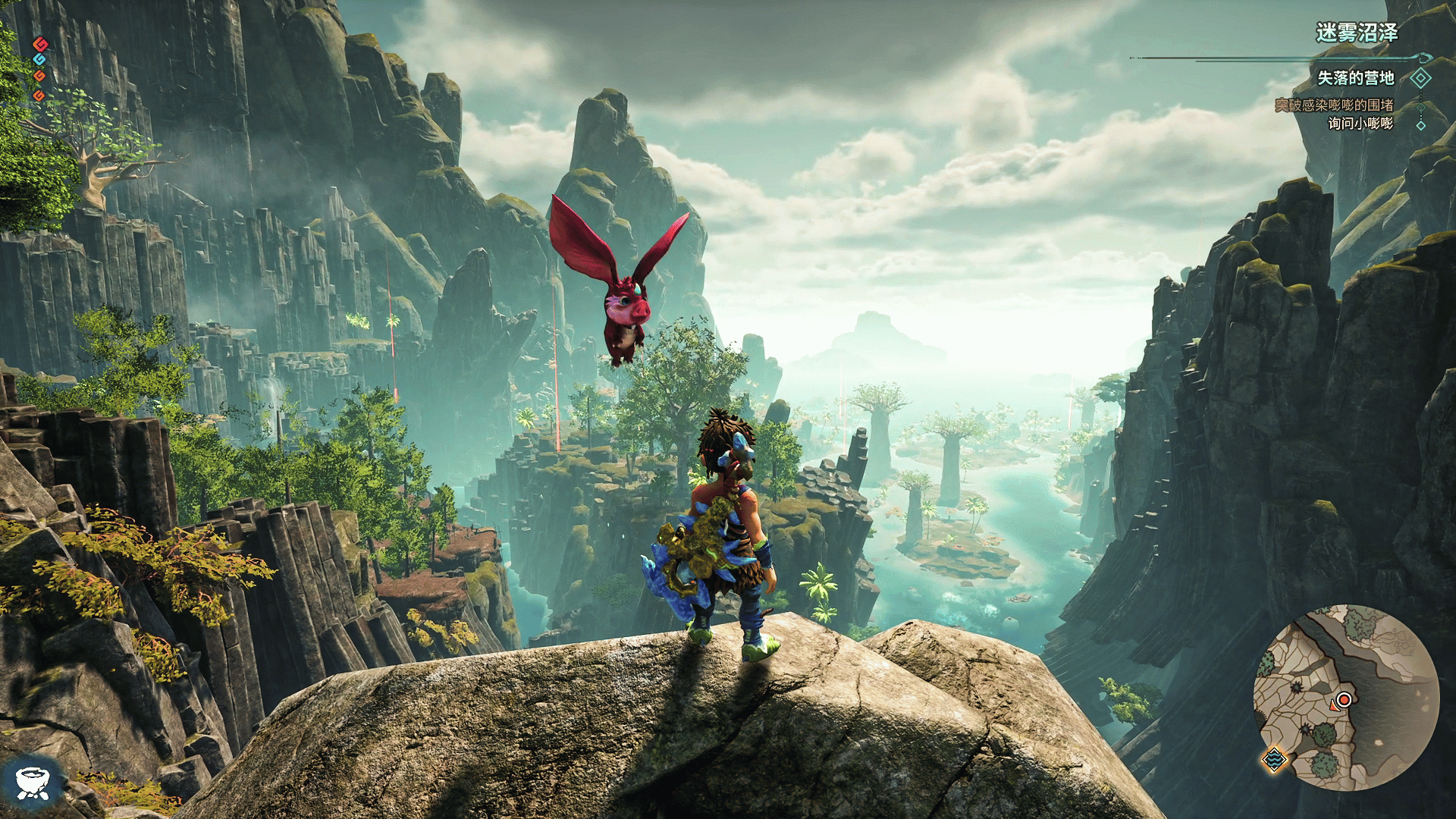1456x819 pixels.
Task: Open the cooking pot icon
Action: pyautogui.click(x=32, y=782)
